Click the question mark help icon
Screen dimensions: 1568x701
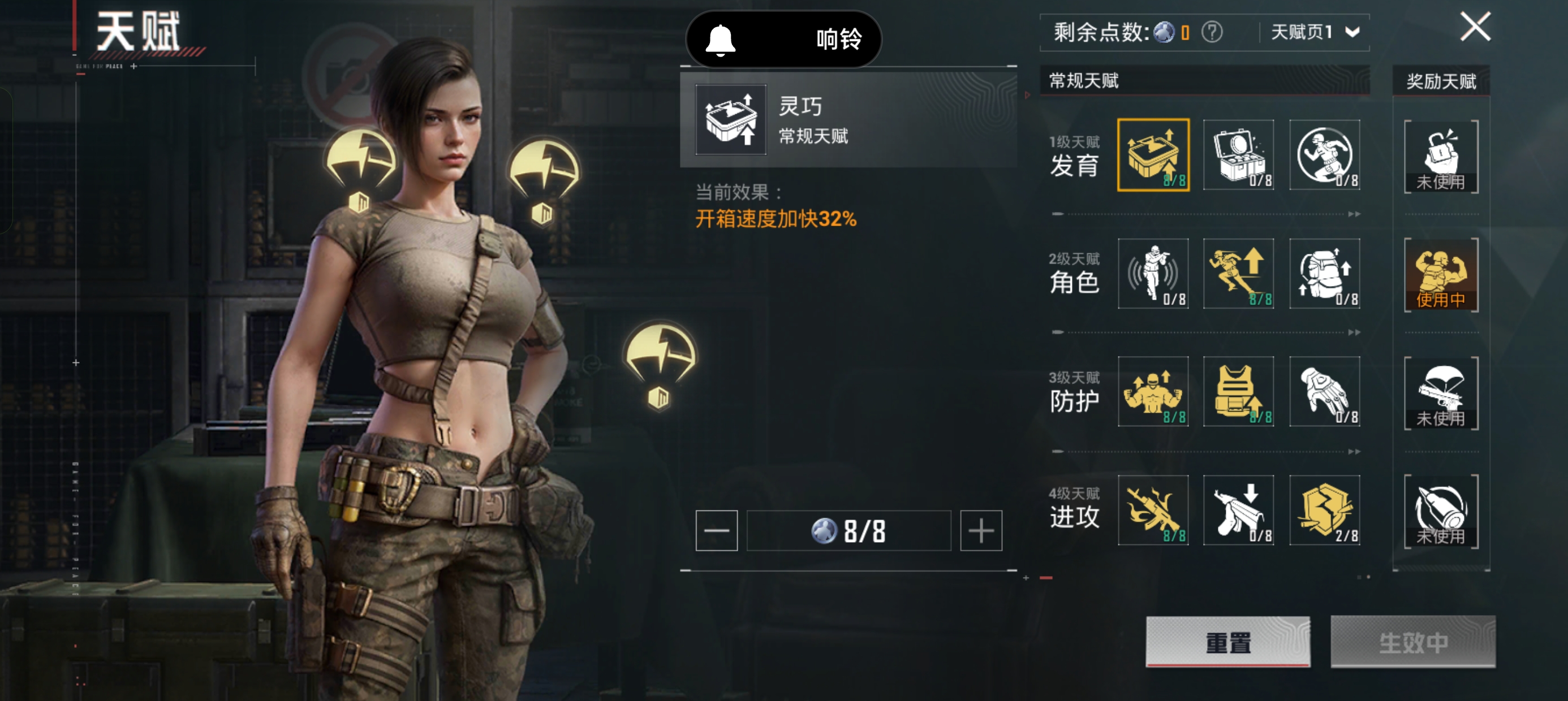click(x=1211, y=32)
